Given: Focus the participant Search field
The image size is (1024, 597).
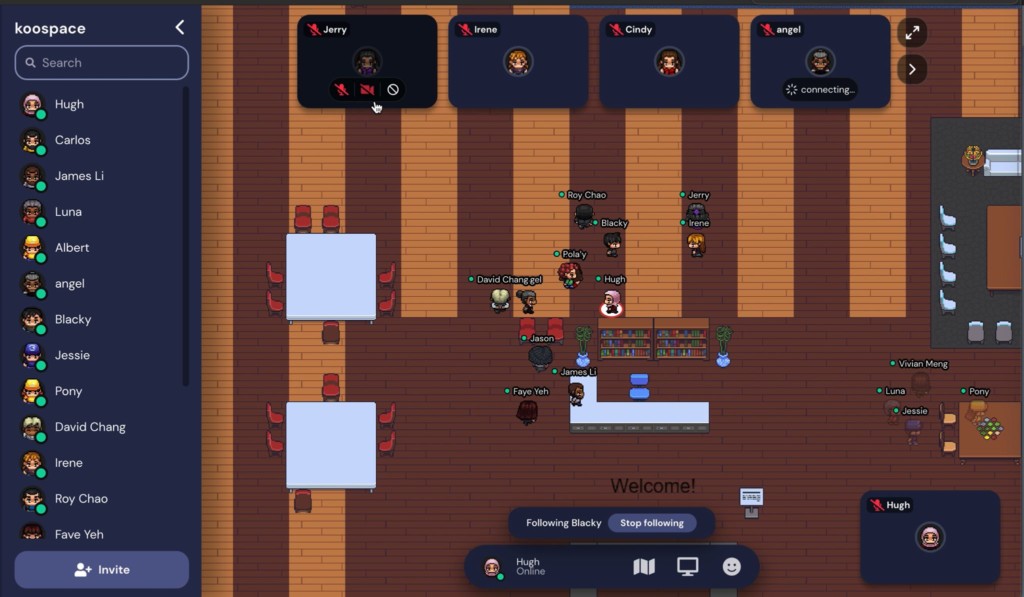Looking at the screenshot, I should [x=101, y=62].
